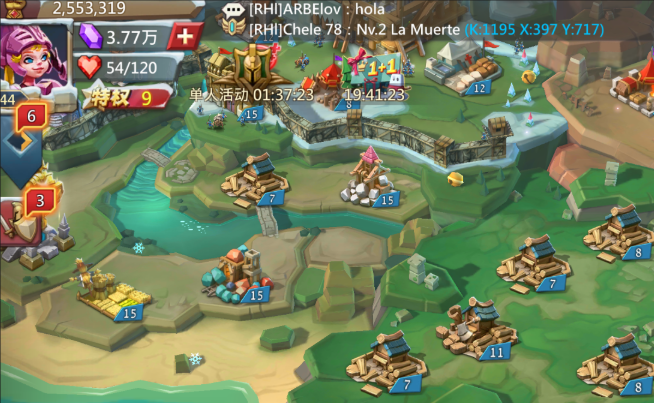Open the blue arrow banner with 6 badge
This screenshot has width=654, height=403.
click(x=24, y=134)
